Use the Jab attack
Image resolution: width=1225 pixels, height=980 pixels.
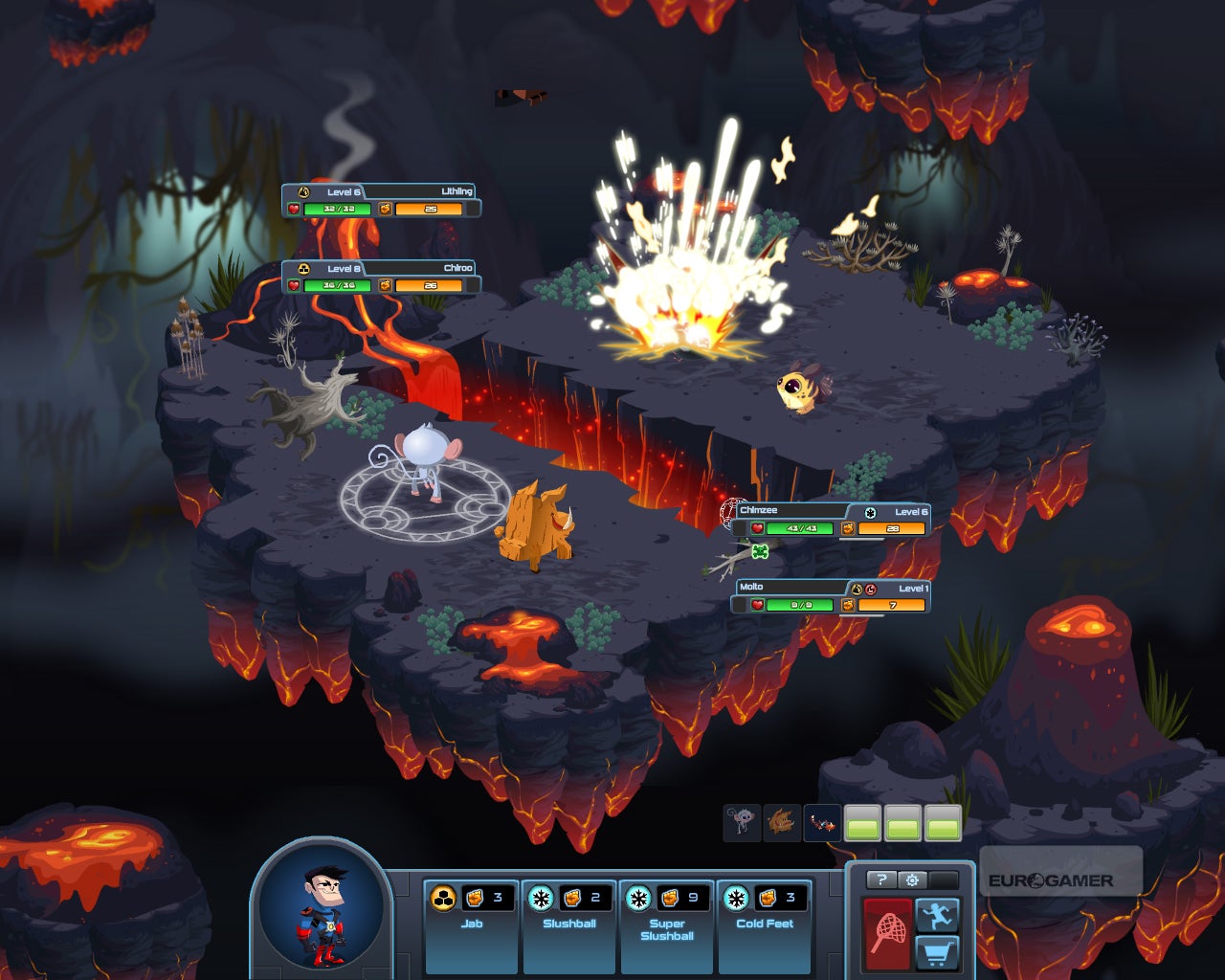click(x=471, y=924)
